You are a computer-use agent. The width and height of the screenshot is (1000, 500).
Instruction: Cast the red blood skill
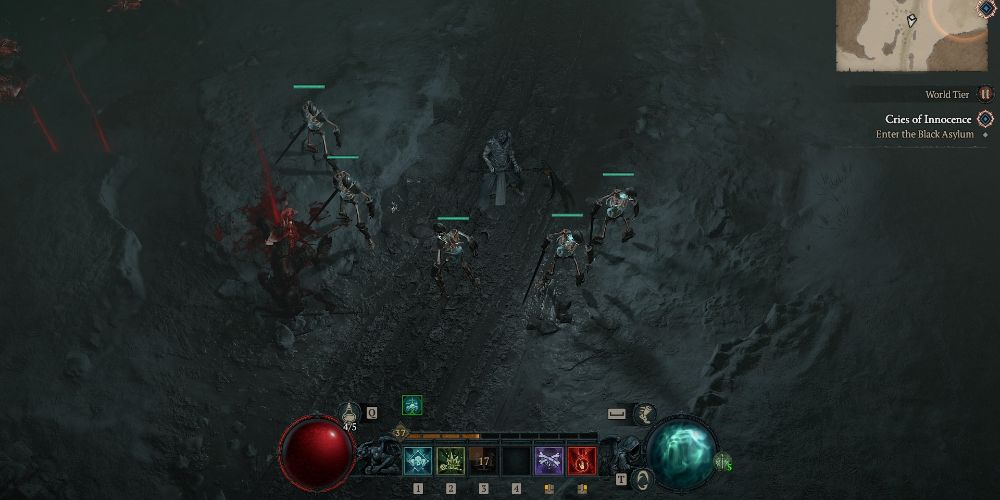(x=581, y=461)
